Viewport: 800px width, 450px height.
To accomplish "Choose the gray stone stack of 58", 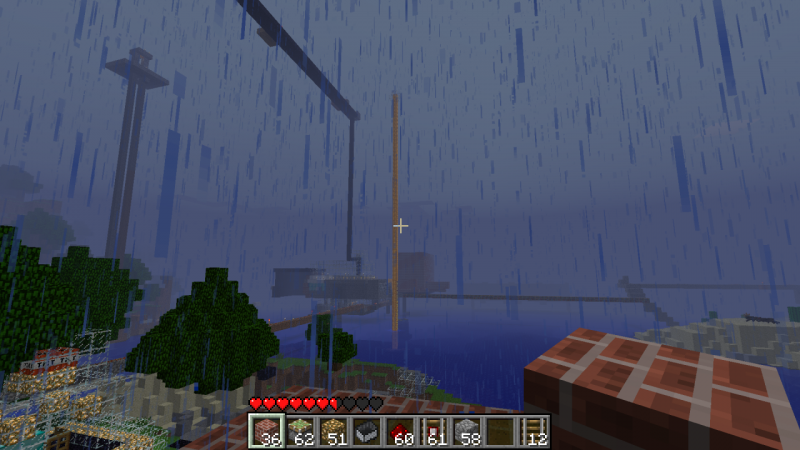I will click(466, 431).
